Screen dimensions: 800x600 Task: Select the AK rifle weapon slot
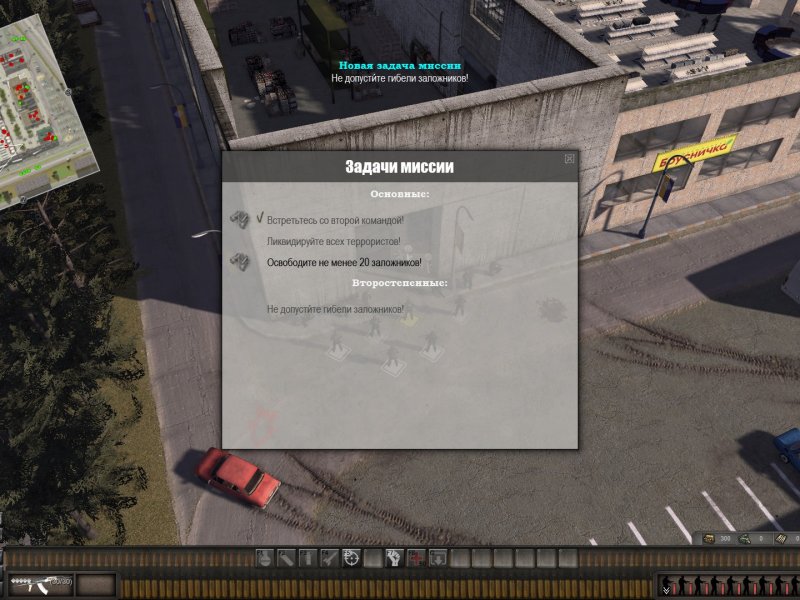[x=40, y=583]
